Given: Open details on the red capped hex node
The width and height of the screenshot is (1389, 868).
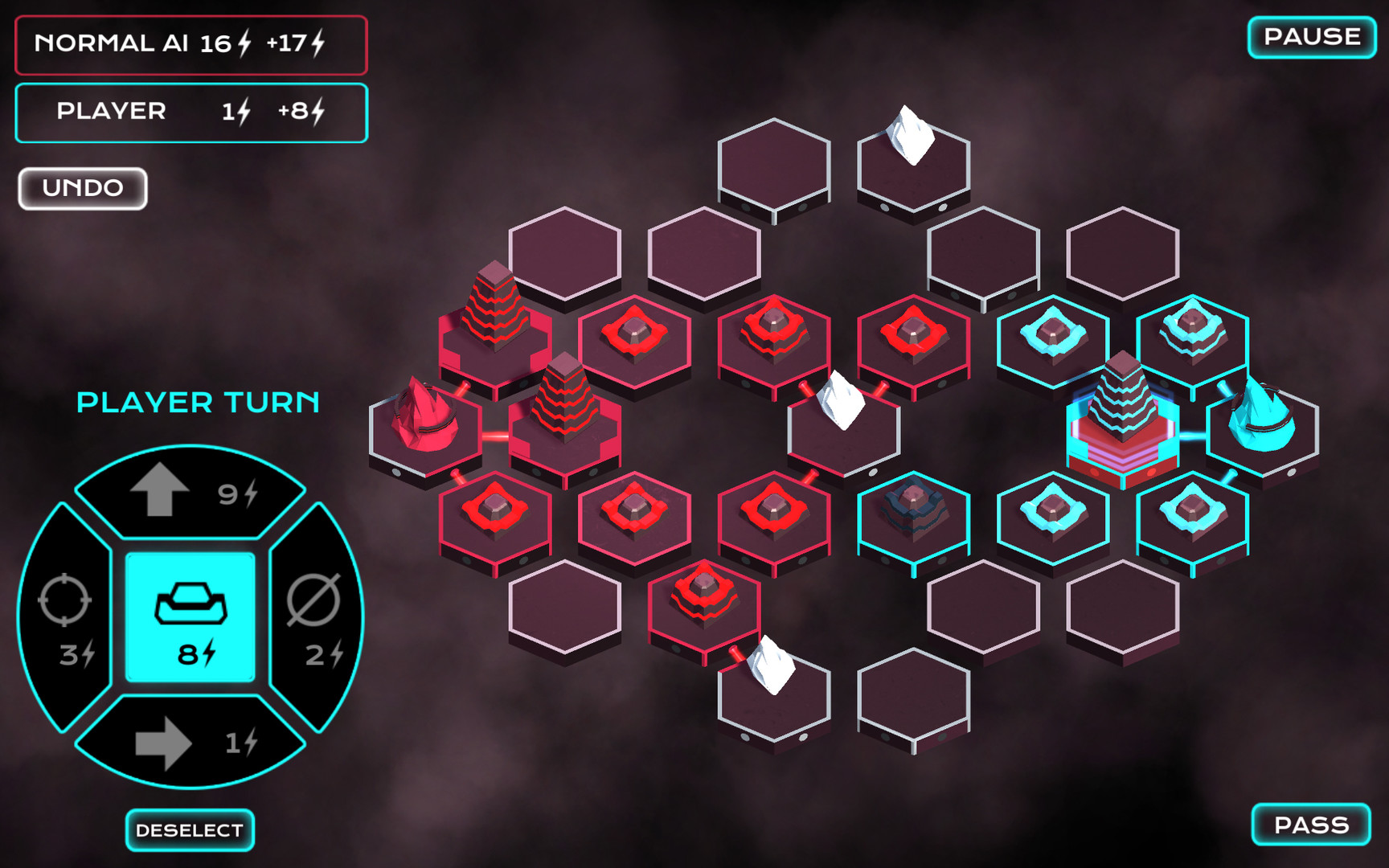Looking at the screenshot, I should [x=635, y=330].
